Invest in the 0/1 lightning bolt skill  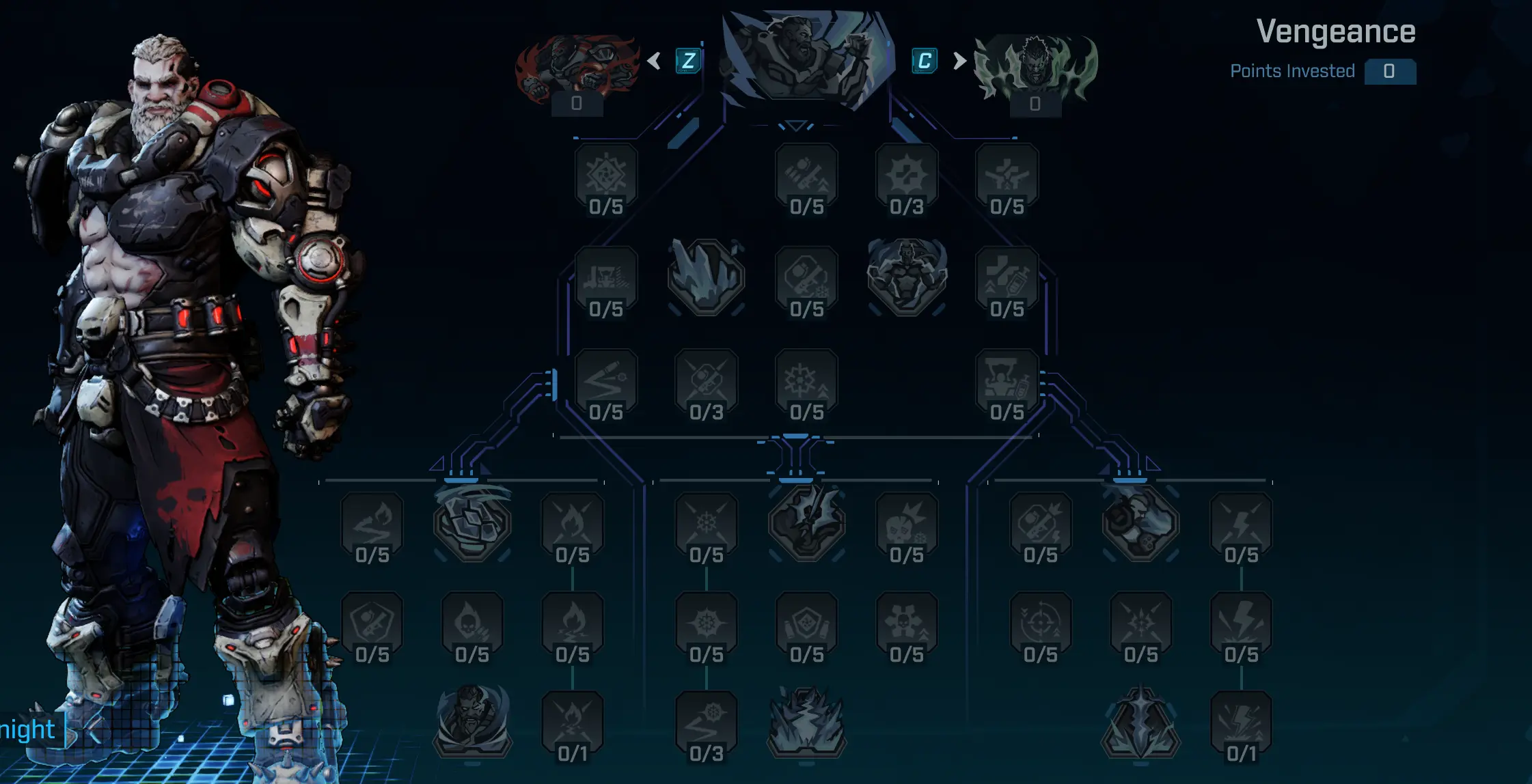(x=1241, y=725)
